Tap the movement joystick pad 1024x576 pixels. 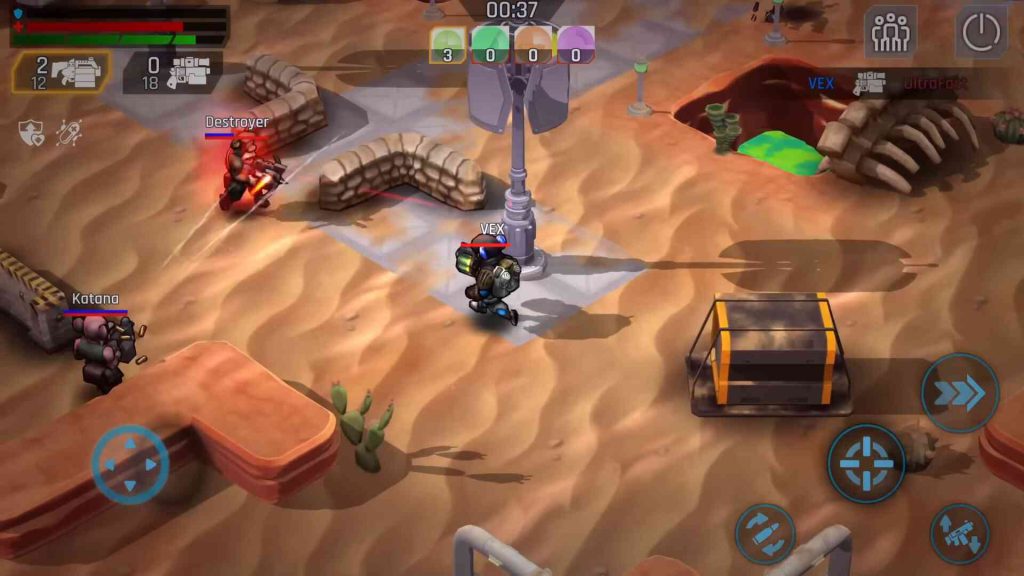[130, 464]
